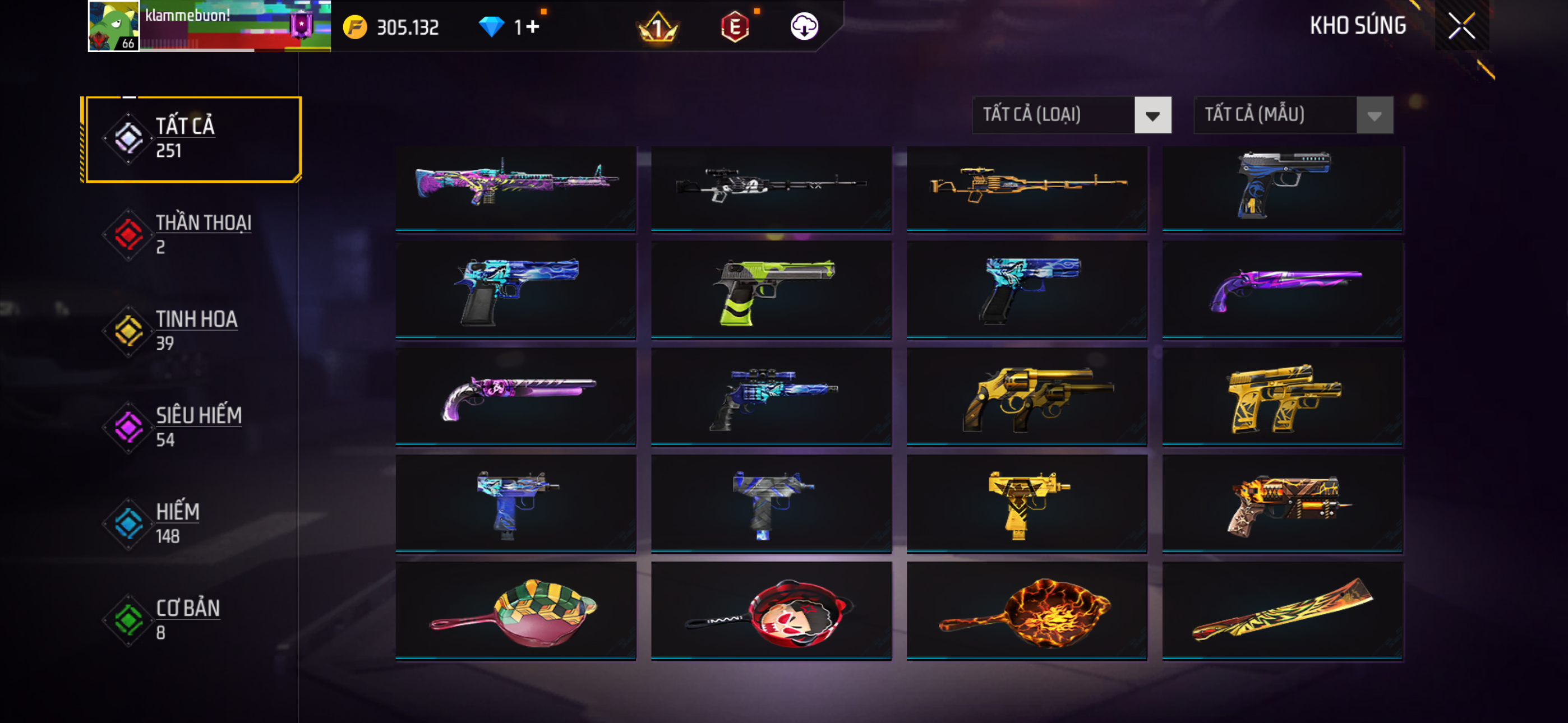Switch to the Thần Thoại tab
The image size is (1568, 723).
[x=192, y=234]
